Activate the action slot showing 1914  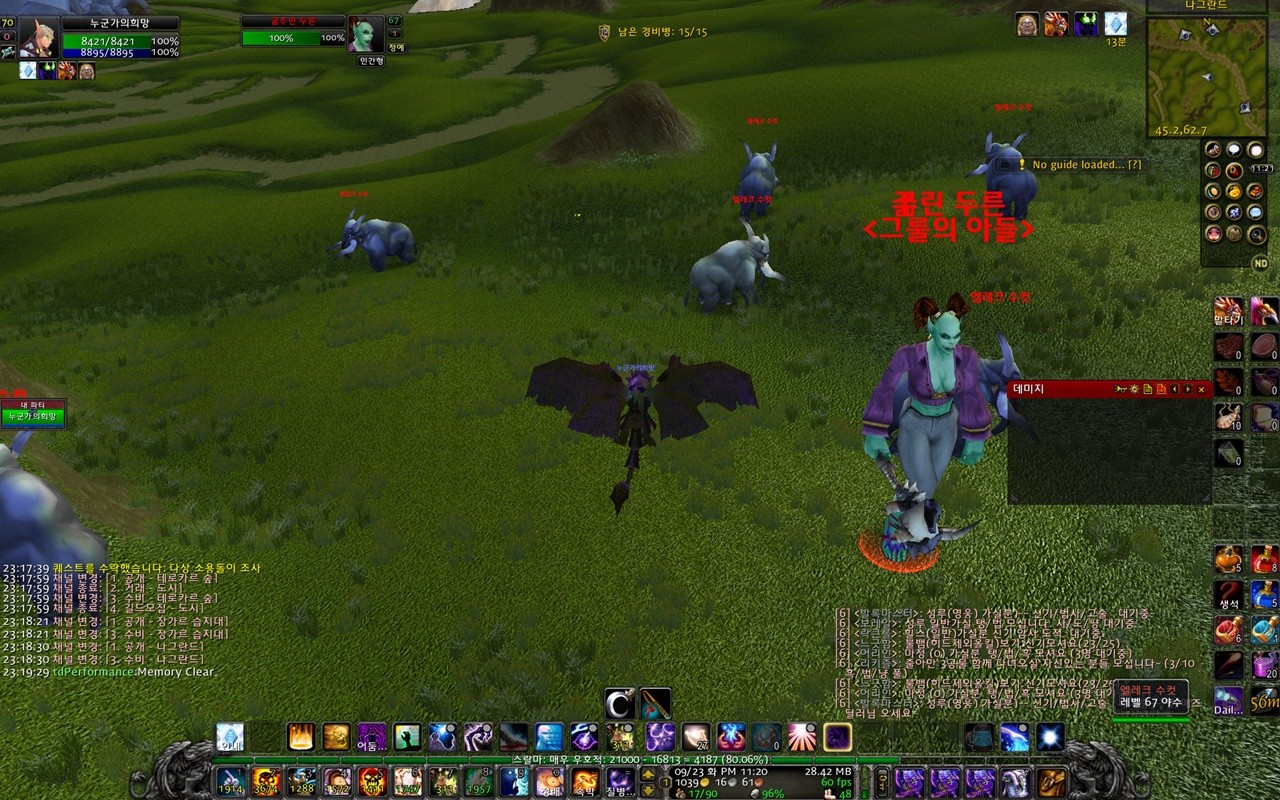click(x=231, y=781)
